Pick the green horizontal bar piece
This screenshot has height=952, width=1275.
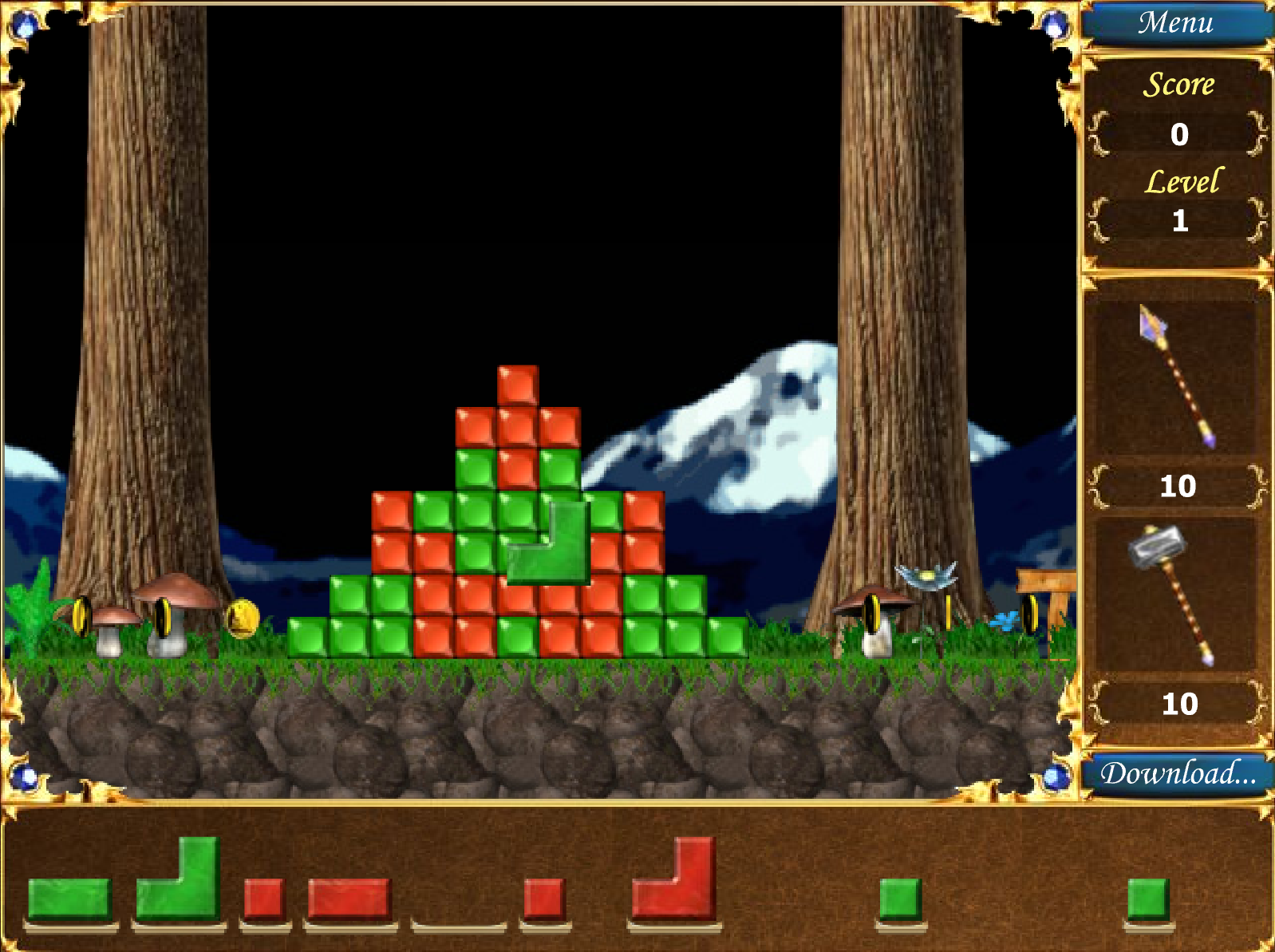(69, 899)
